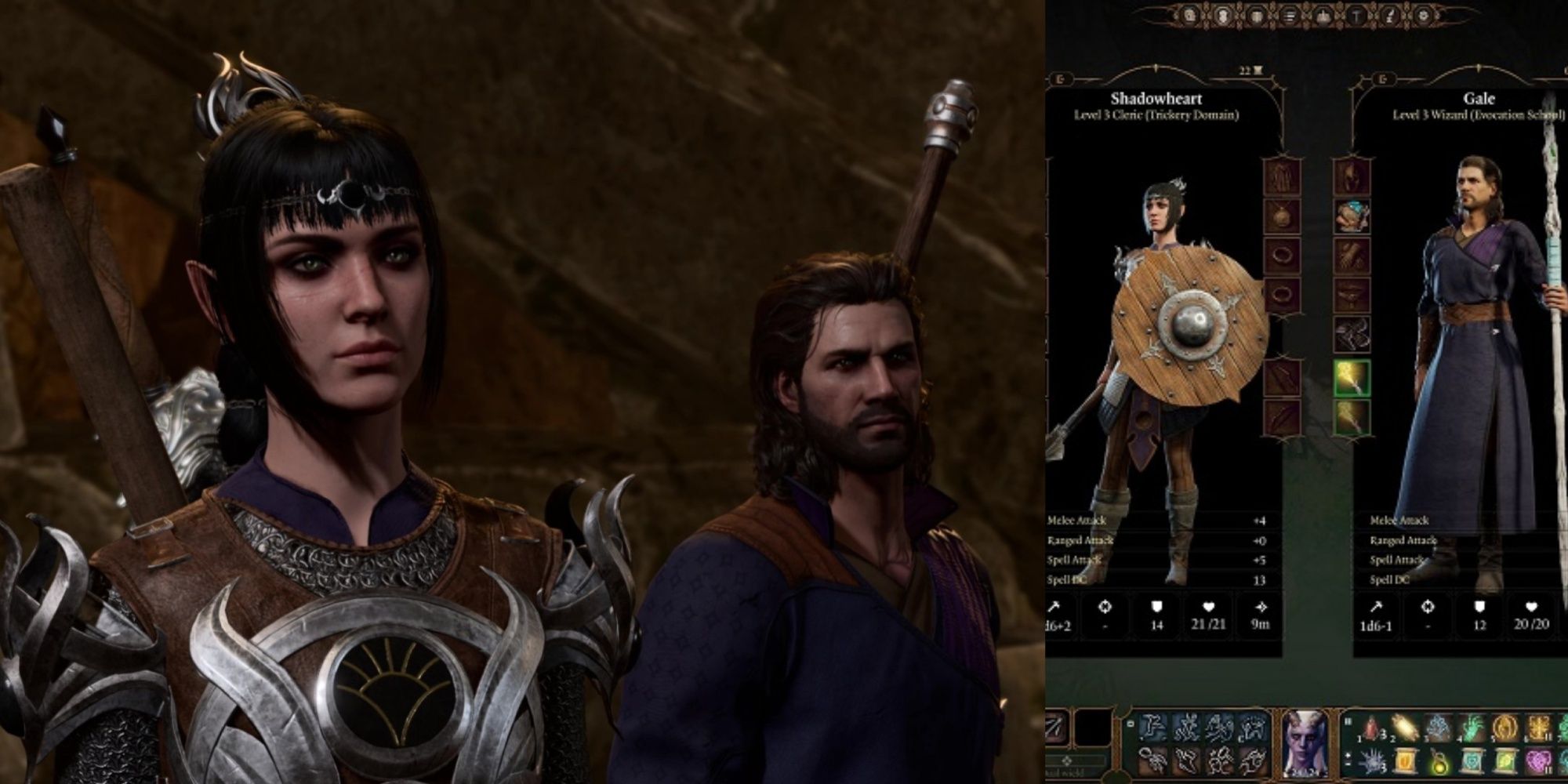Select Shadowheart's cloak equipment slot
Viewport: 1568px width, 784px height.
1282,177
